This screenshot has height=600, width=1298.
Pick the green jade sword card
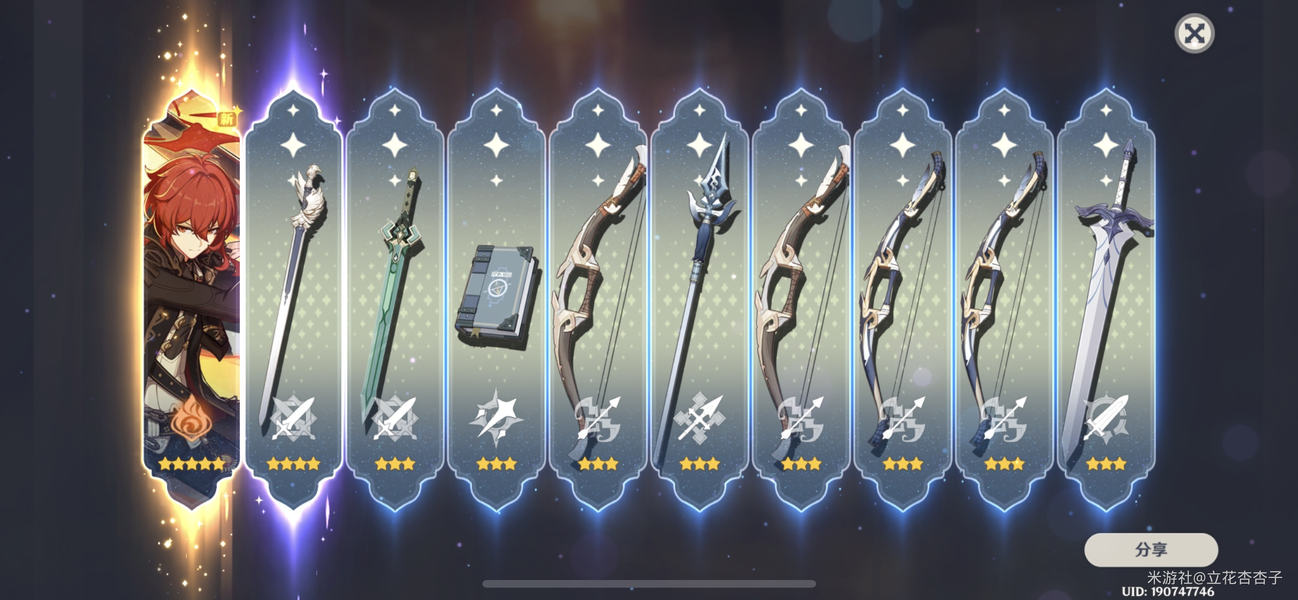tap(395, 295)
